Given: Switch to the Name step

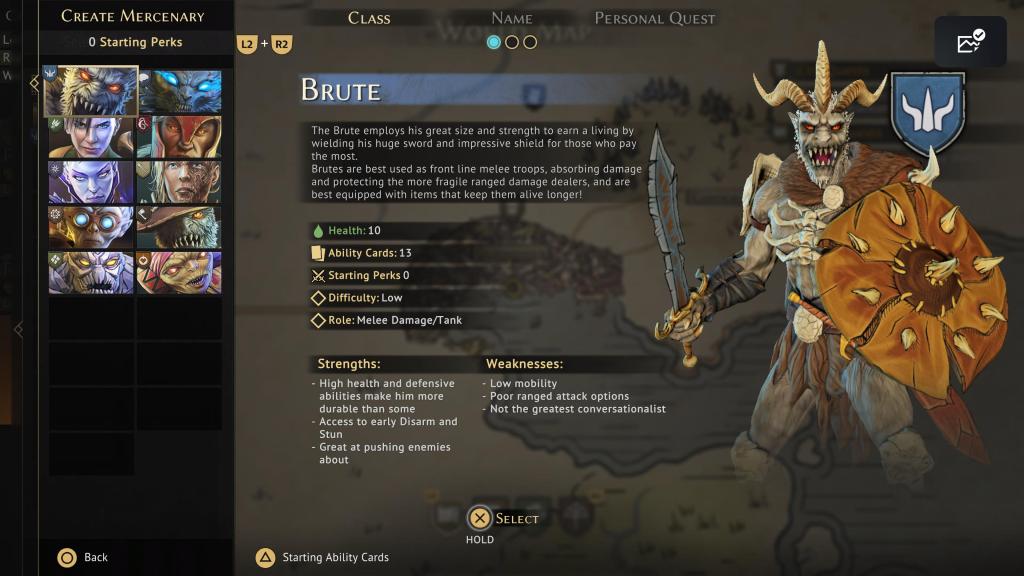Looking at the screenshot, I should tap(511, 18).
